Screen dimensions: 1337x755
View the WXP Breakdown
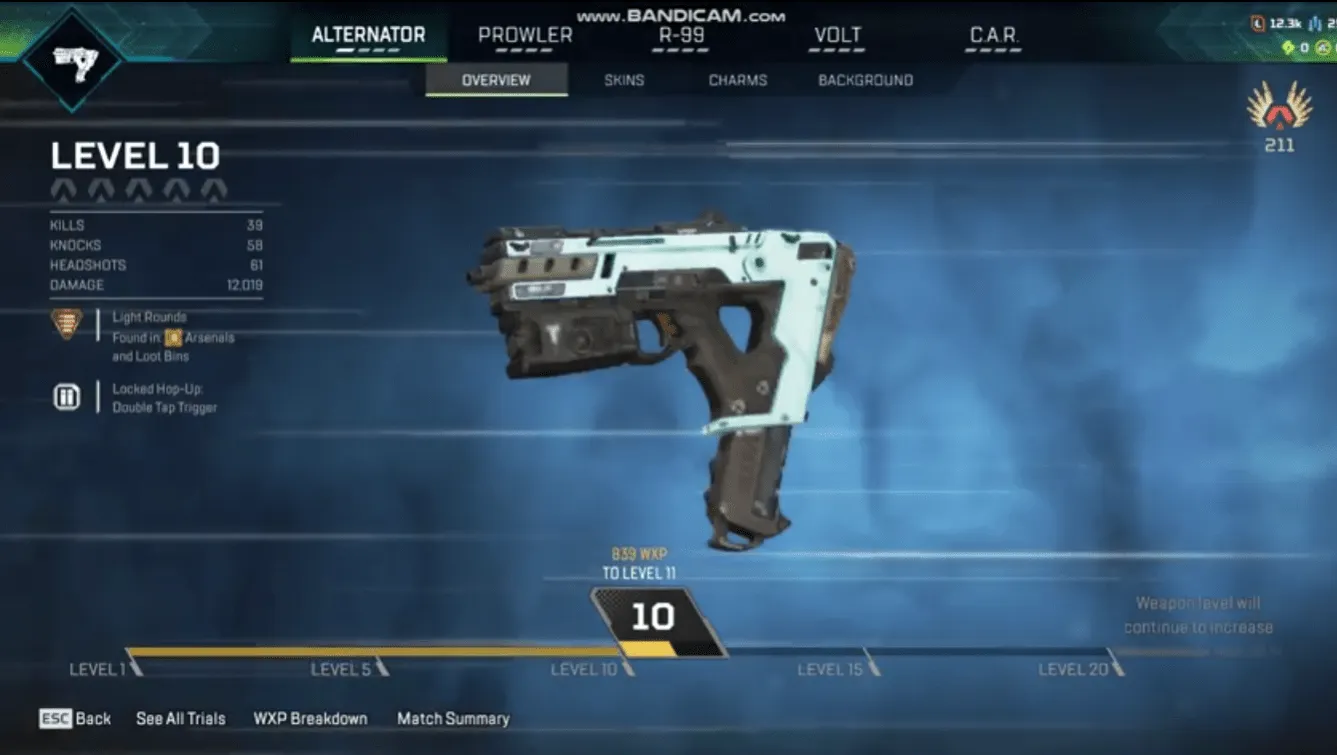coord(310,718)
